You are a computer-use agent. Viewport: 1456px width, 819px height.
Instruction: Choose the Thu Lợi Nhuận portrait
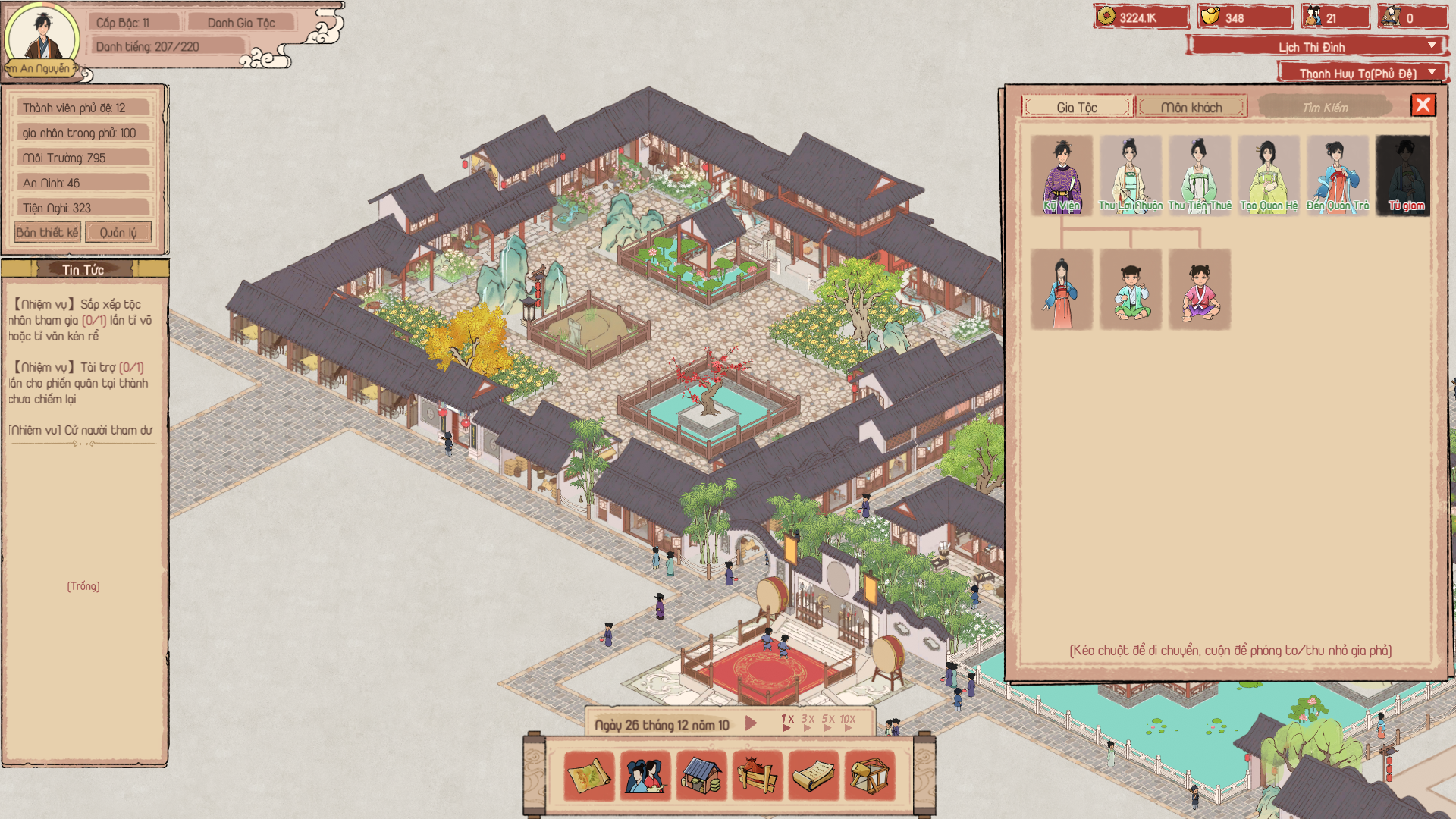click(x=1130, y=175)
